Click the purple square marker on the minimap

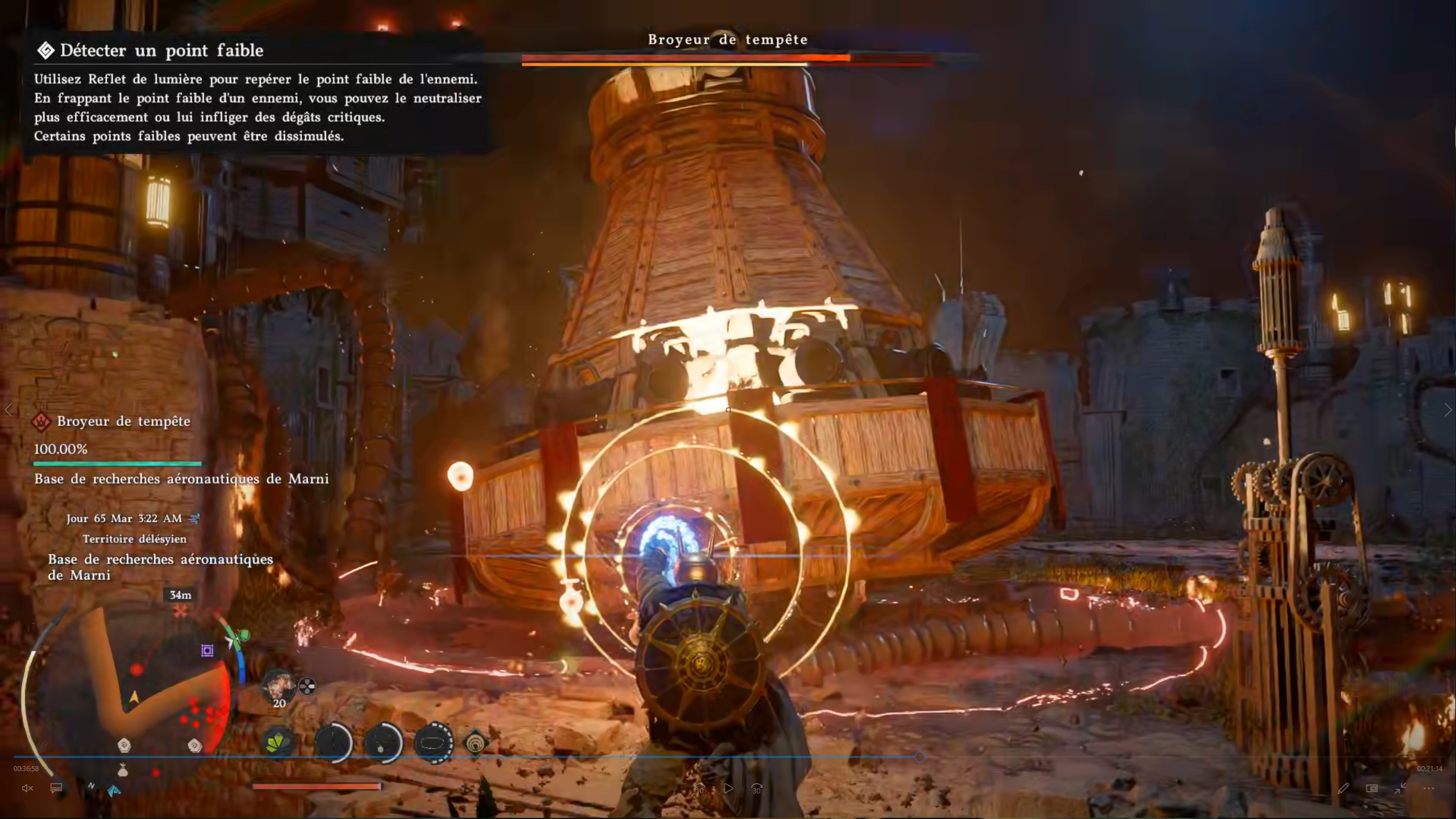(207, 651)
